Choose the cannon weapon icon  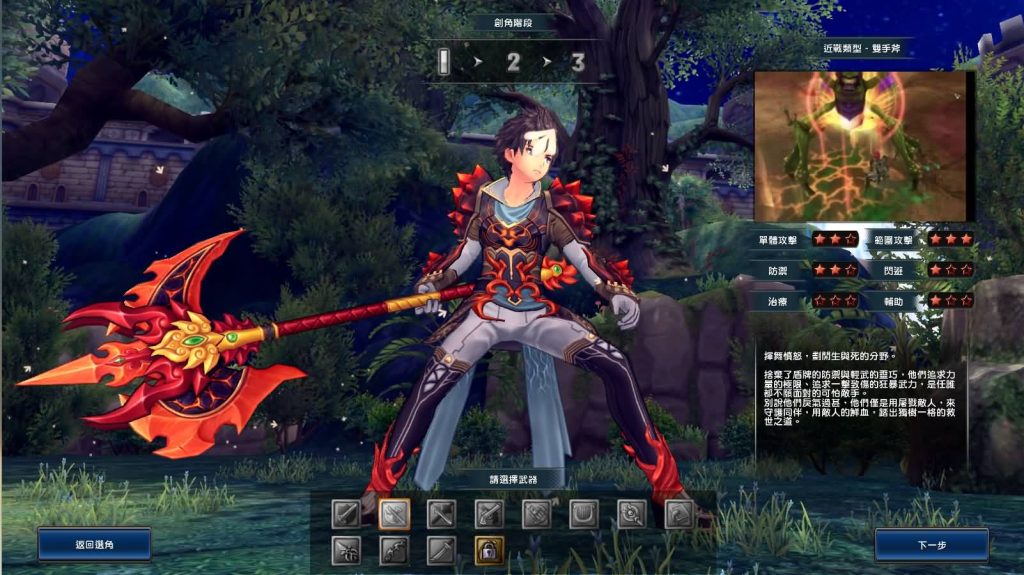click(x=681, y=514)
